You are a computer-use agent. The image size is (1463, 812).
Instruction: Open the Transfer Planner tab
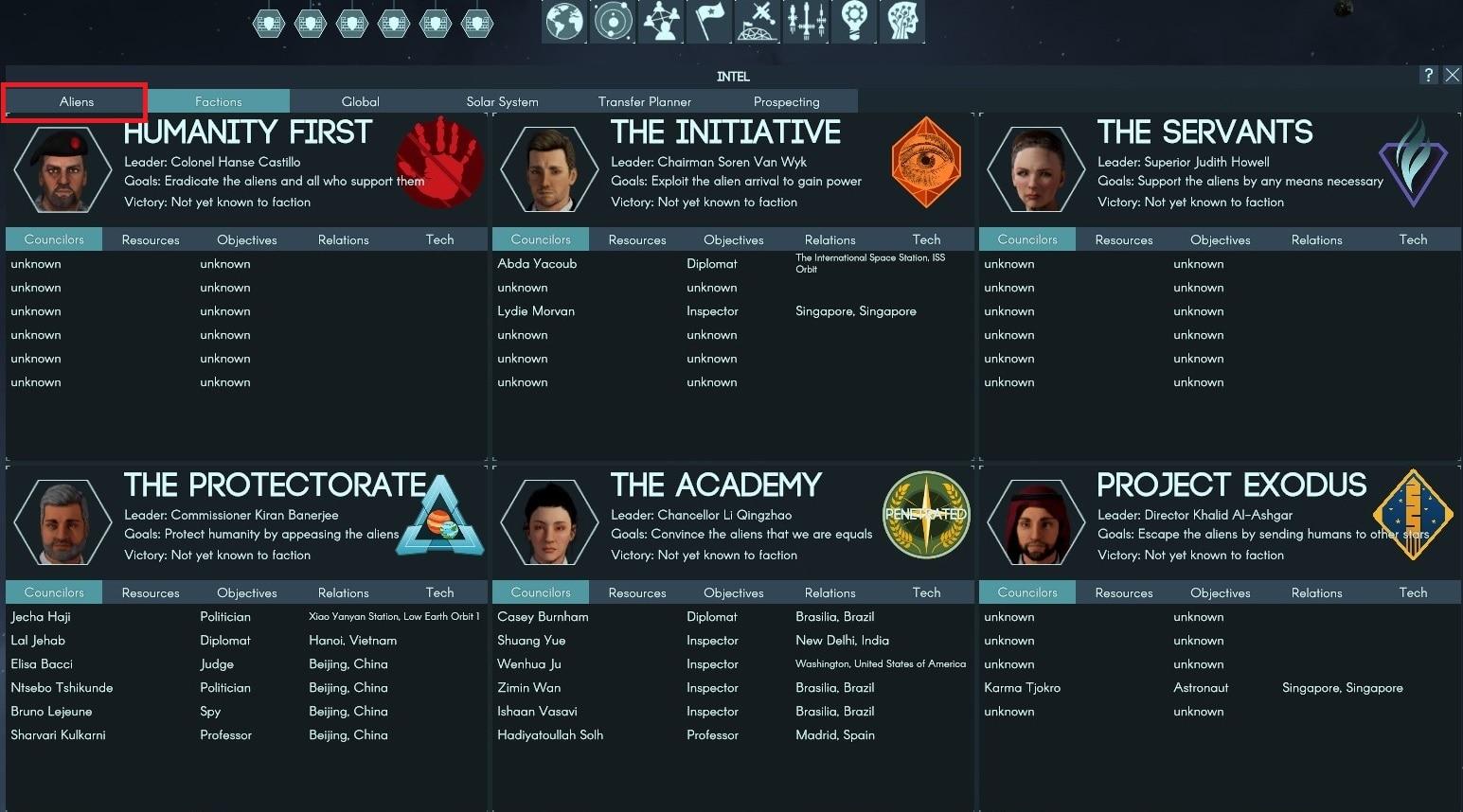(644, 102)
